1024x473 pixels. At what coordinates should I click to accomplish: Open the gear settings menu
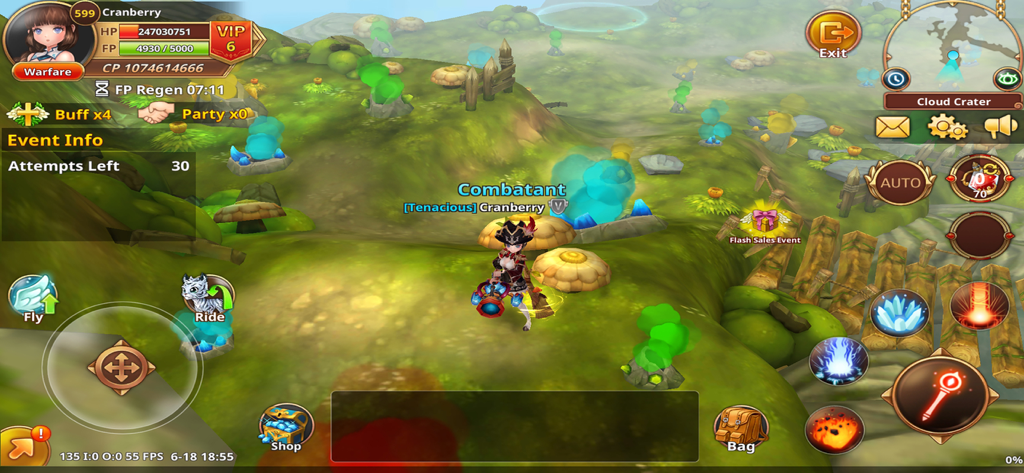tap(946, 127)
